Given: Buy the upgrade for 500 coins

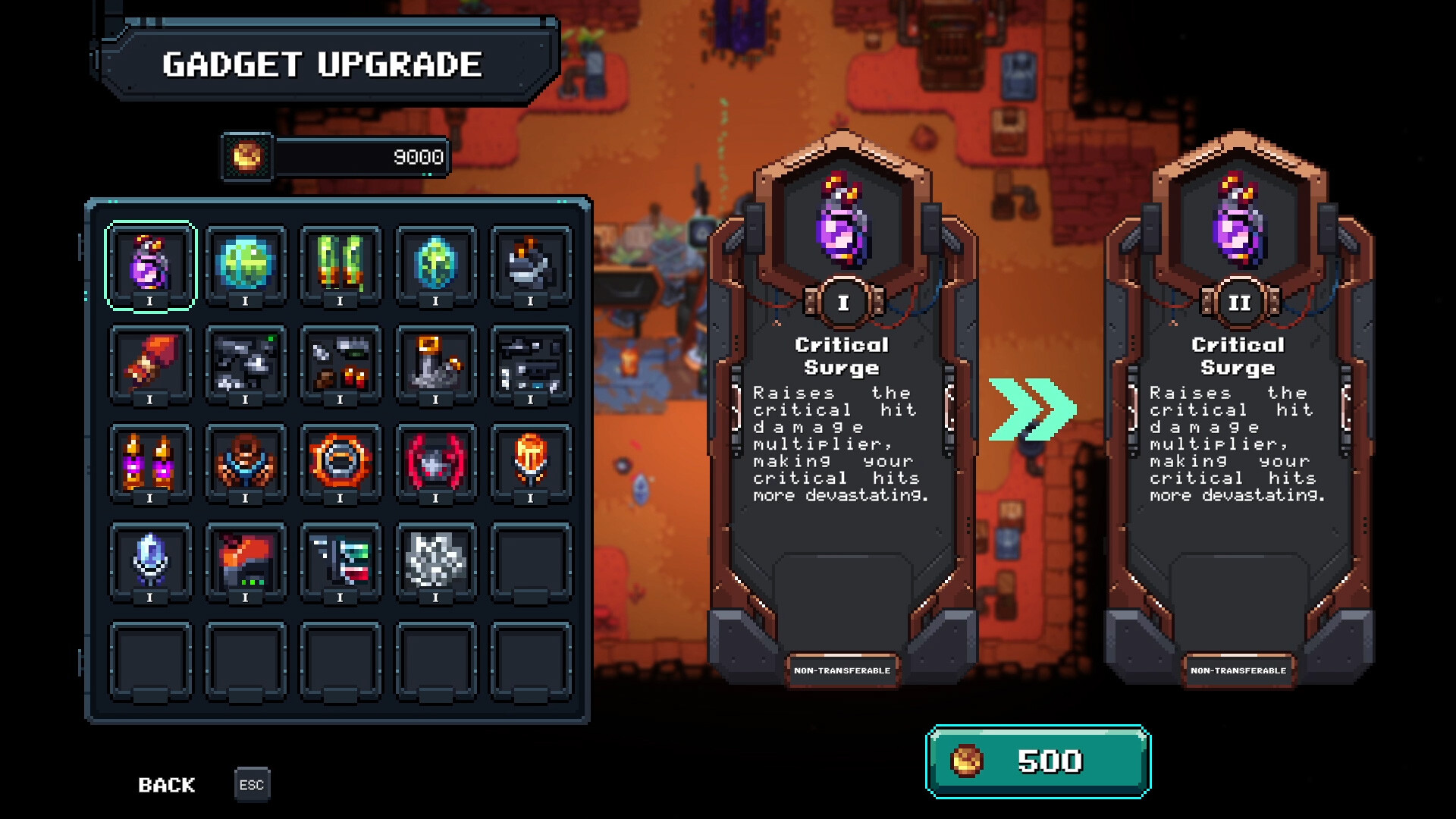Looking at the screenshot, I should [x=1038, y=761].
